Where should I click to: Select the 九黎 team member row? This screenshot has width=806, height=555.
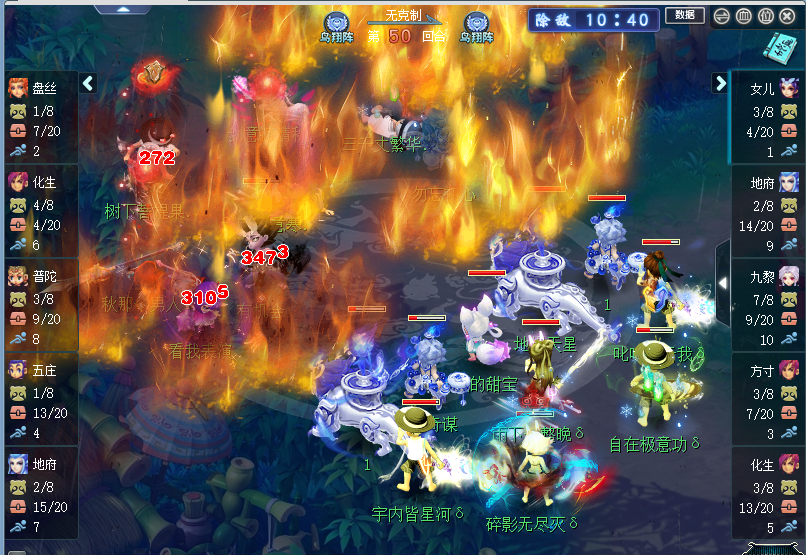click(x=768, y=307)
